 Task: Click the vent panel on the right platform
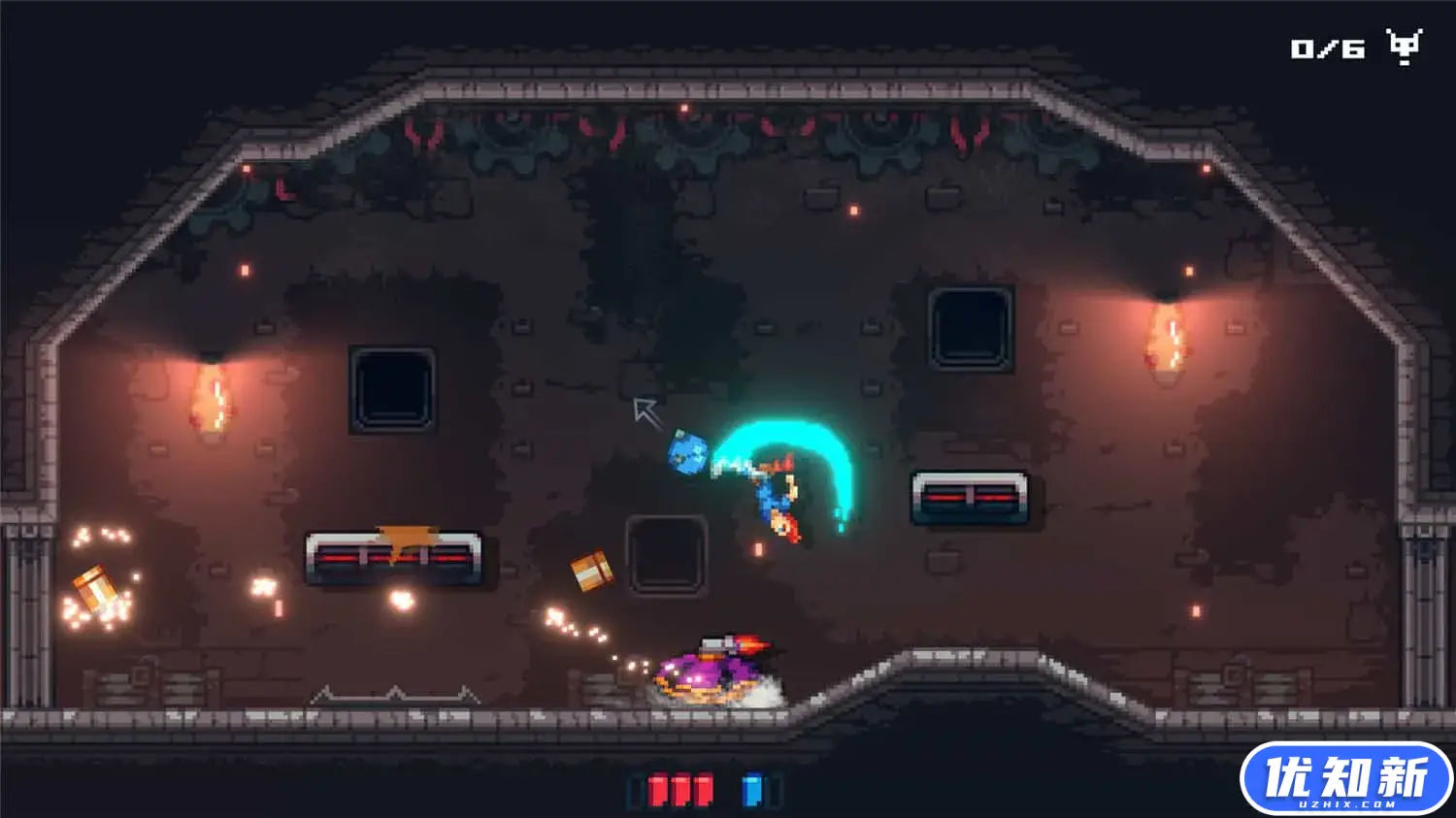969,495
